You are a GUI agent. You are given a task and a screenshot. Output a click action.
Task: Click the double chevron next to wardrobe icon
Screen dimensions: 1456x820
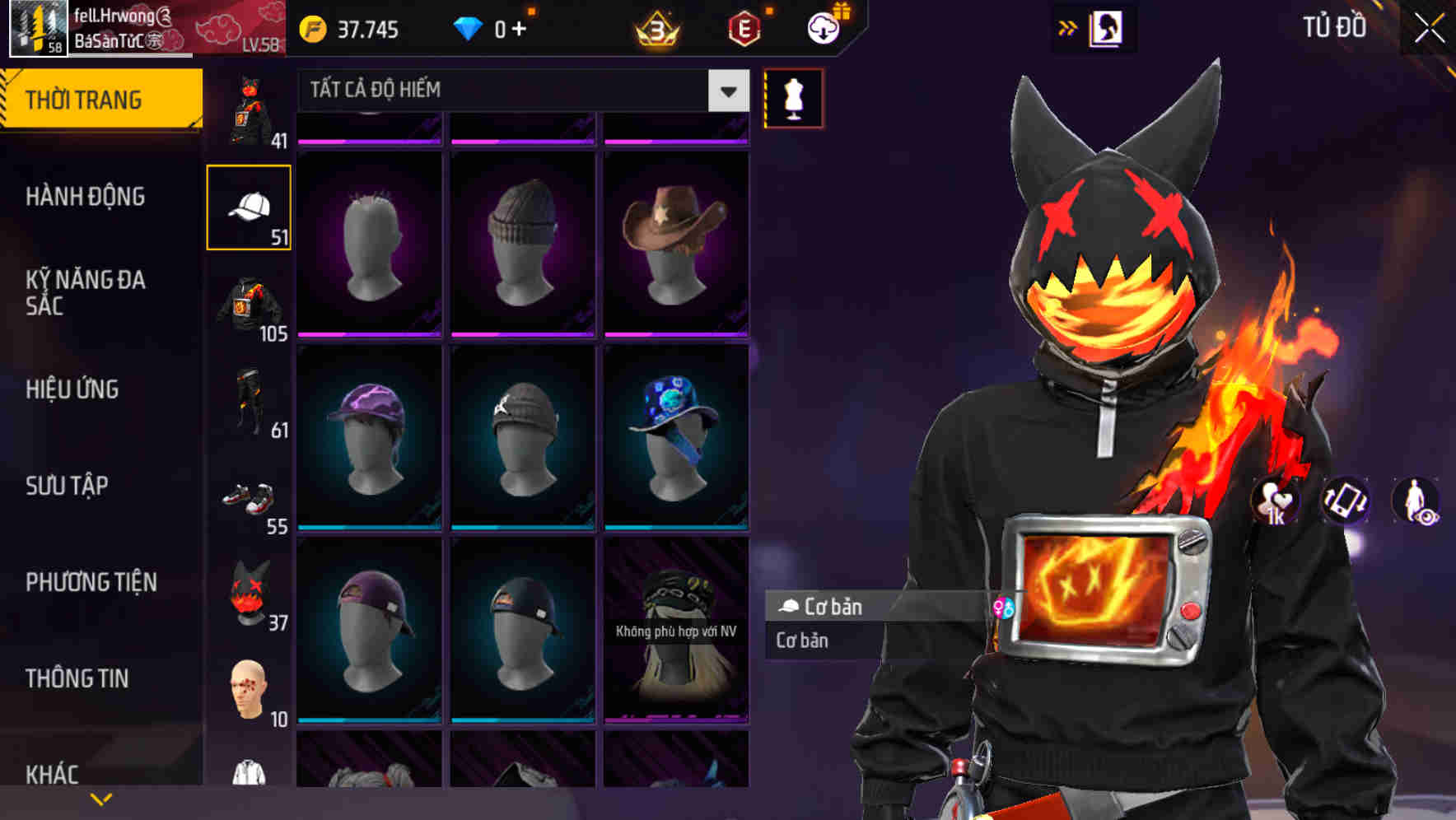click(x=1066, y=26)
